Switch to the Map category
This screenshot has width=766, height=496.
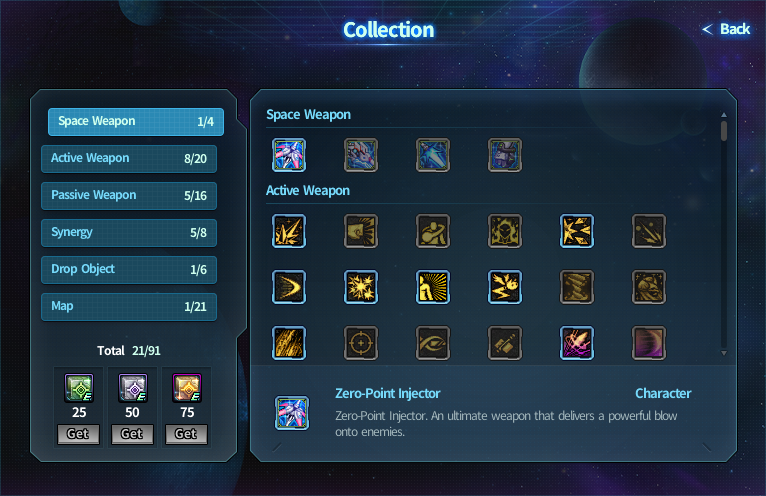tap(129, 307)
